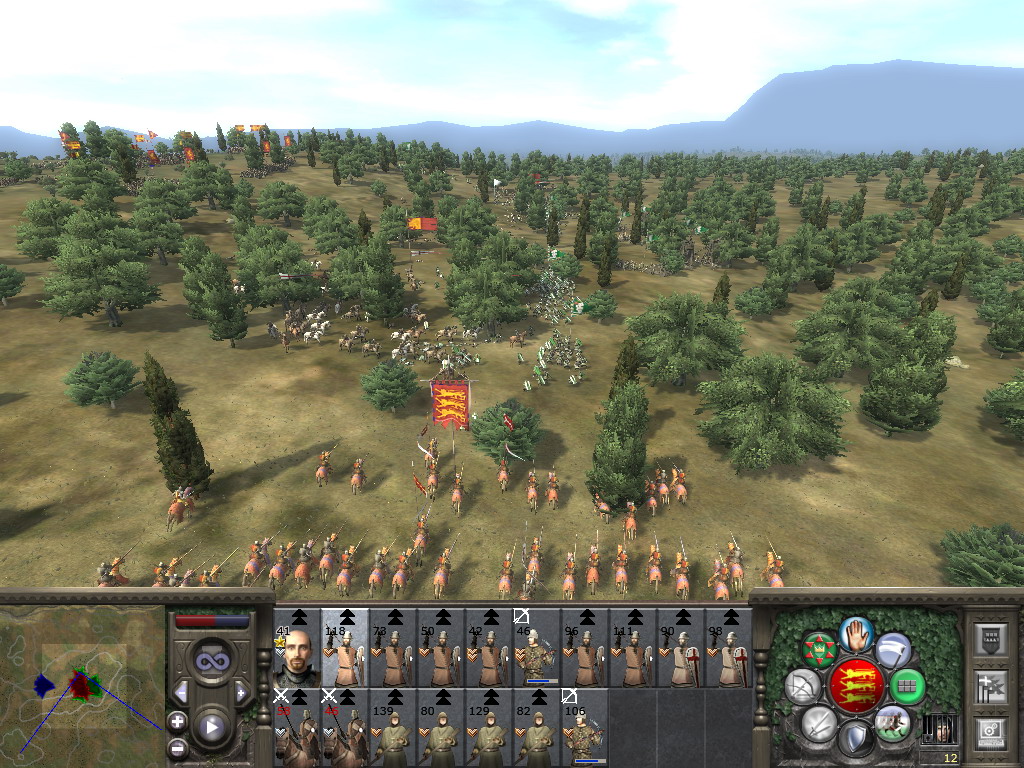Zoom in the minimap with plus button
1024x768 pixels.
177,721
